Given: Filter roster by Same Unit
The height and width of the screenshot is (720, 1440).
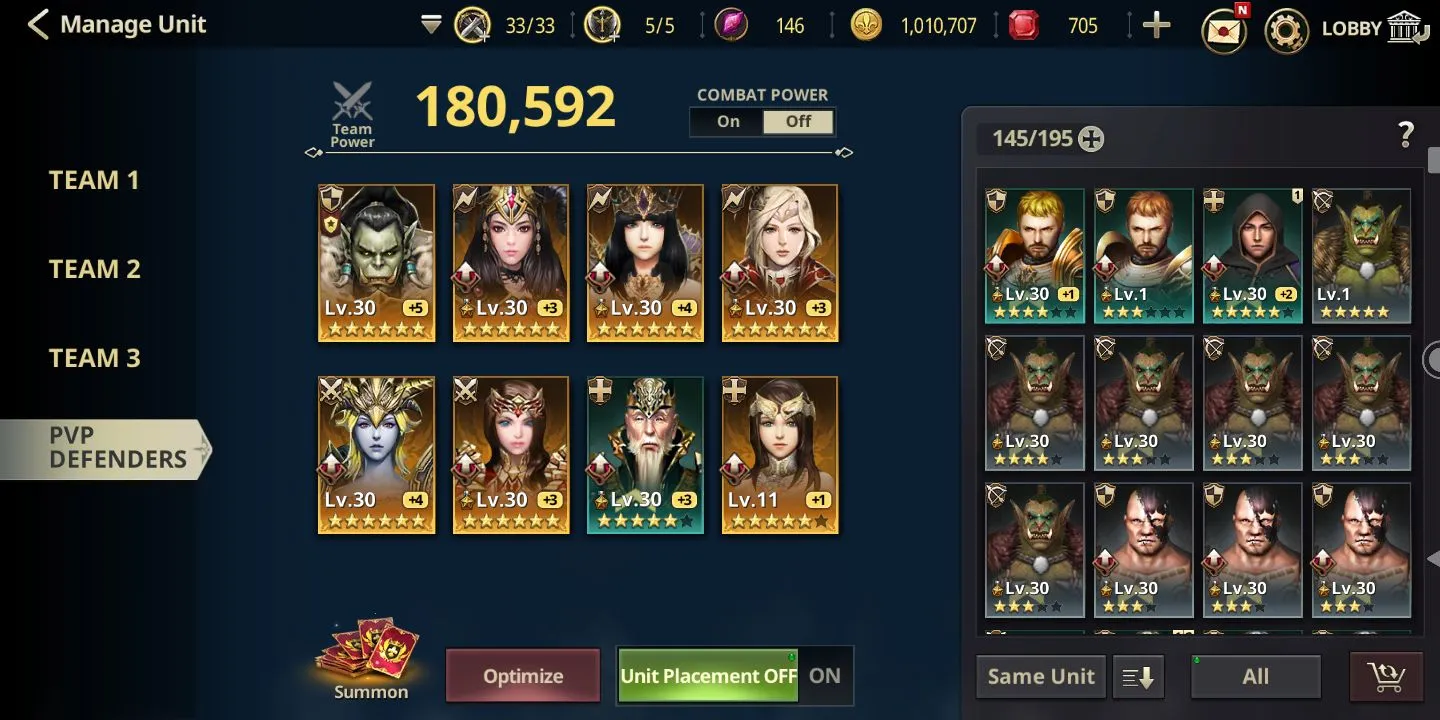Looking at the screenshot, I should (1041, 677).
